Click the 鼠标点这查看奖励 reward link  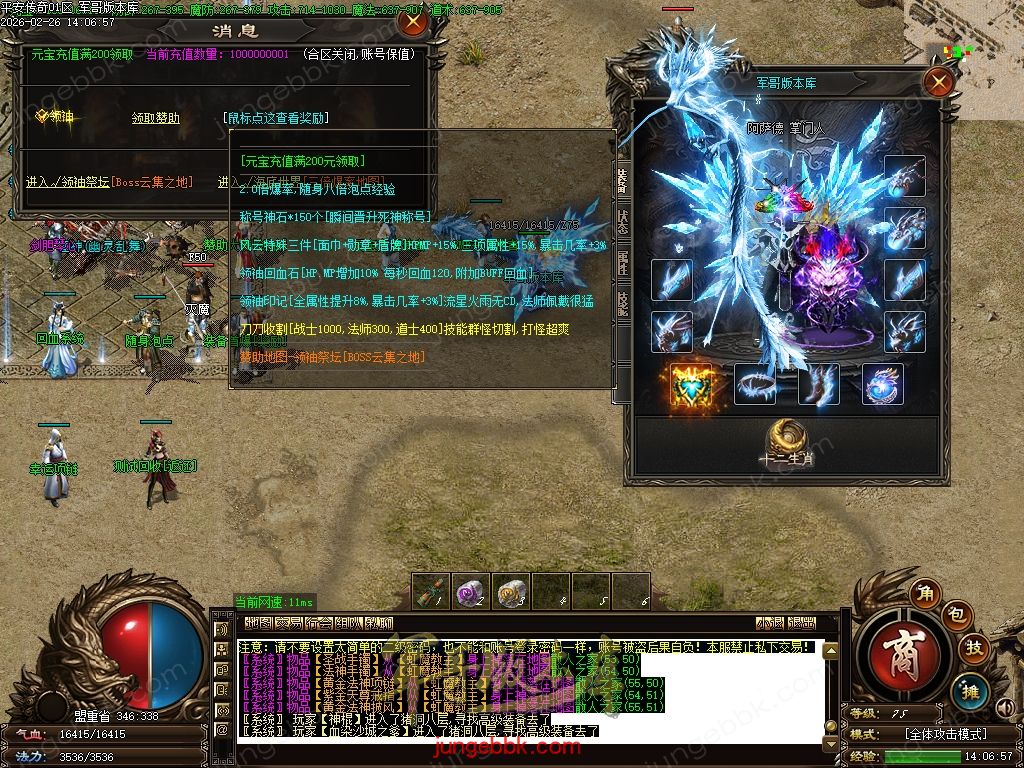point(276,118)
